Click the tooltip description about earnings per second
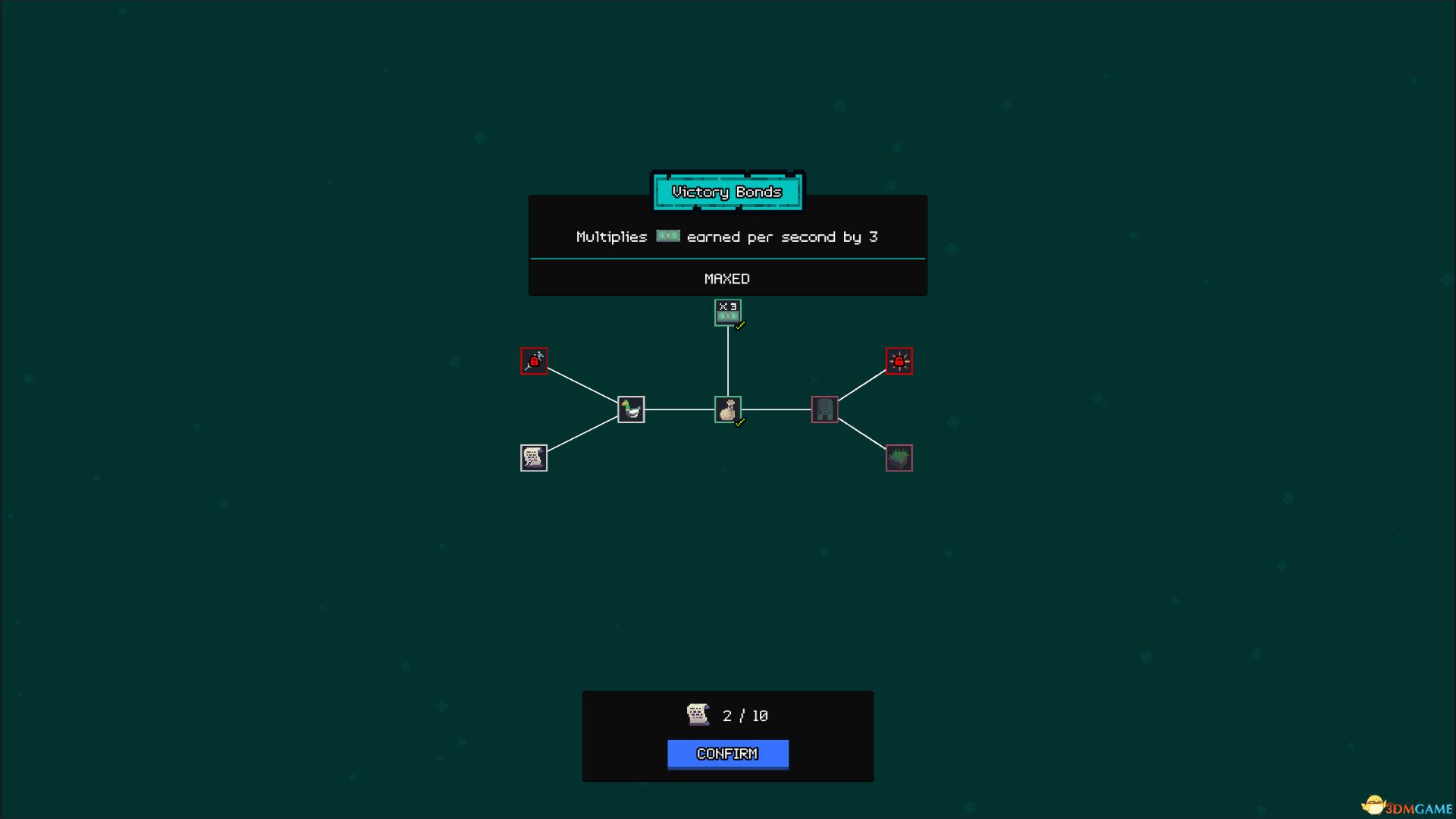The width and height of the screenshot is (1456, 819). (726, 237)
